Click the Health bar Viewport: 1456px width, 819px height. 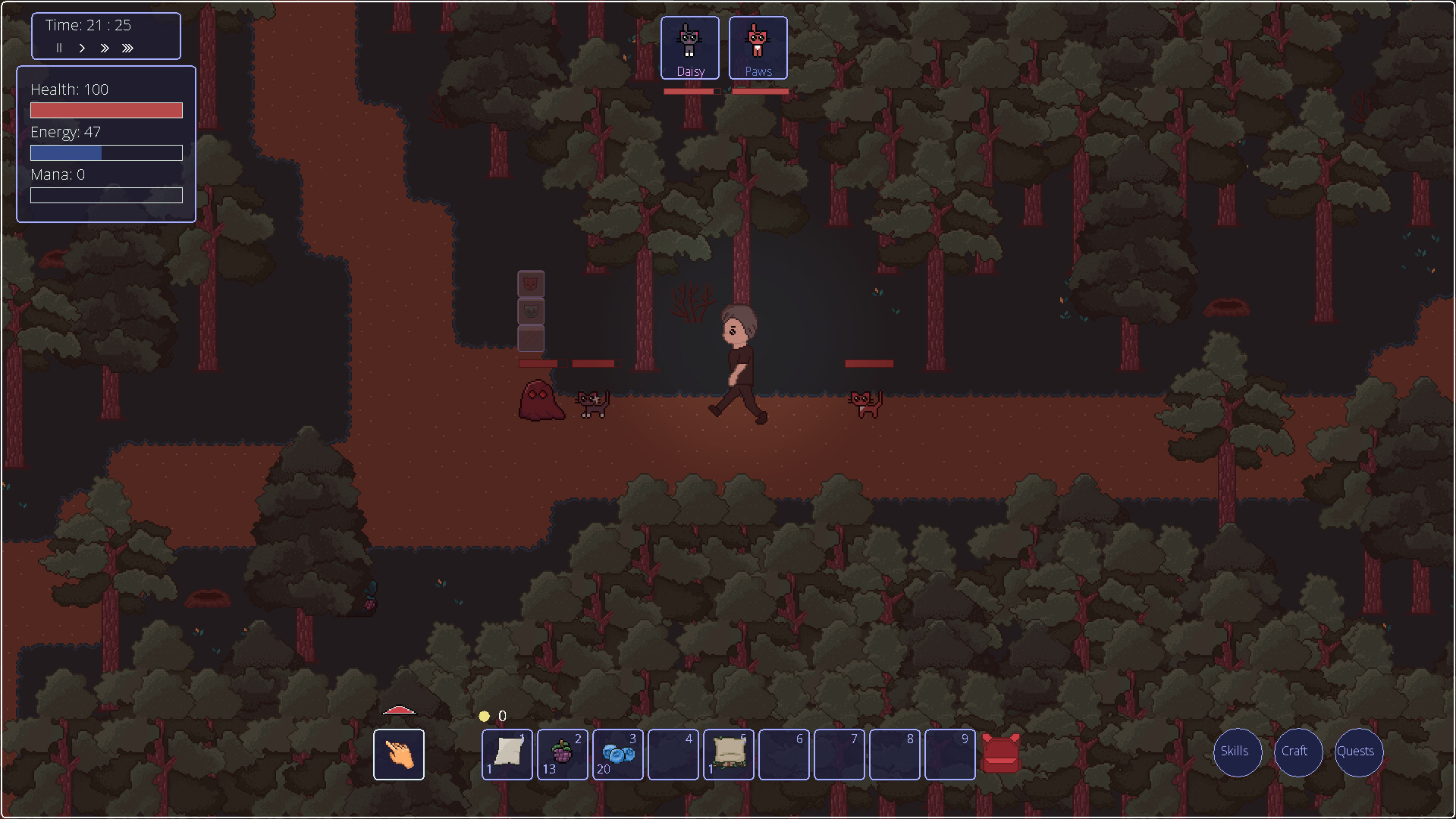105,110
